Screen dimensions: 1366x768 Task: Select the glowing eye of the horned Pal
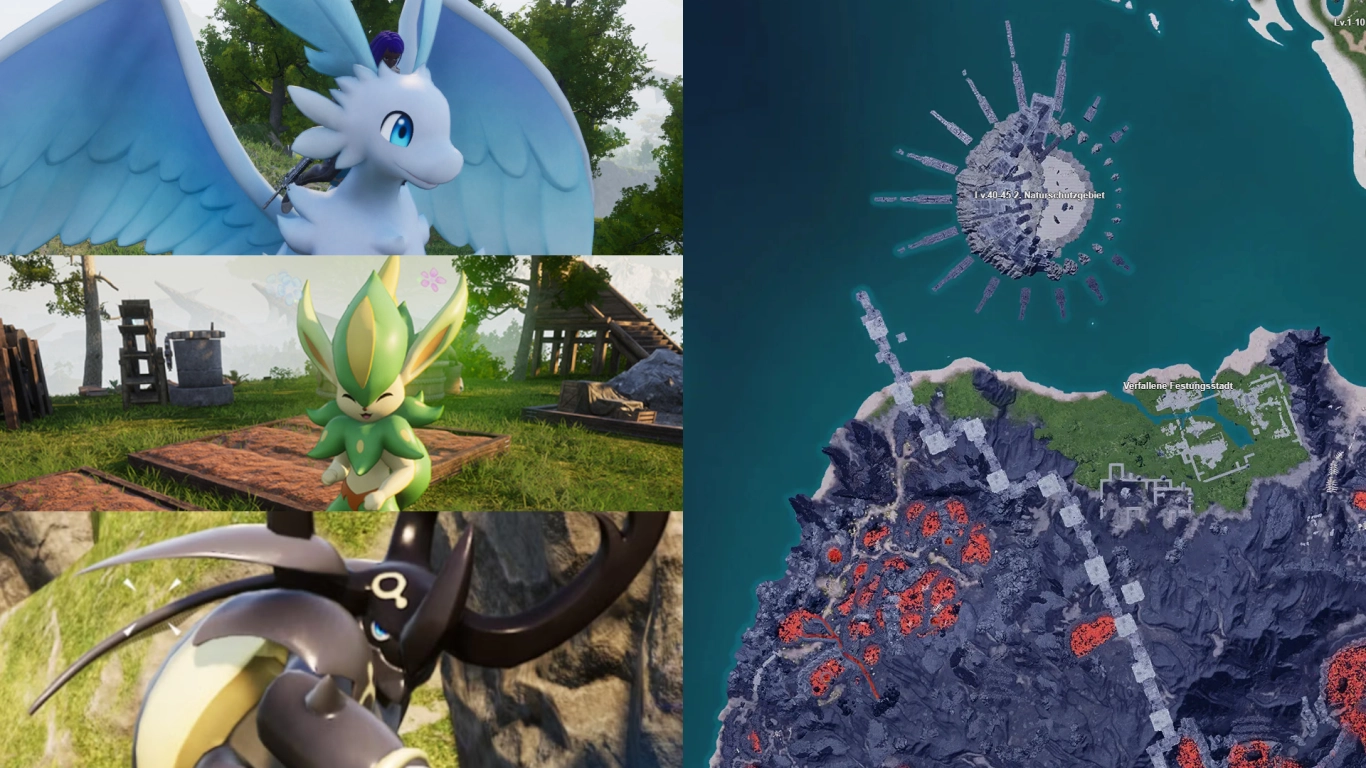coord(377,632)
